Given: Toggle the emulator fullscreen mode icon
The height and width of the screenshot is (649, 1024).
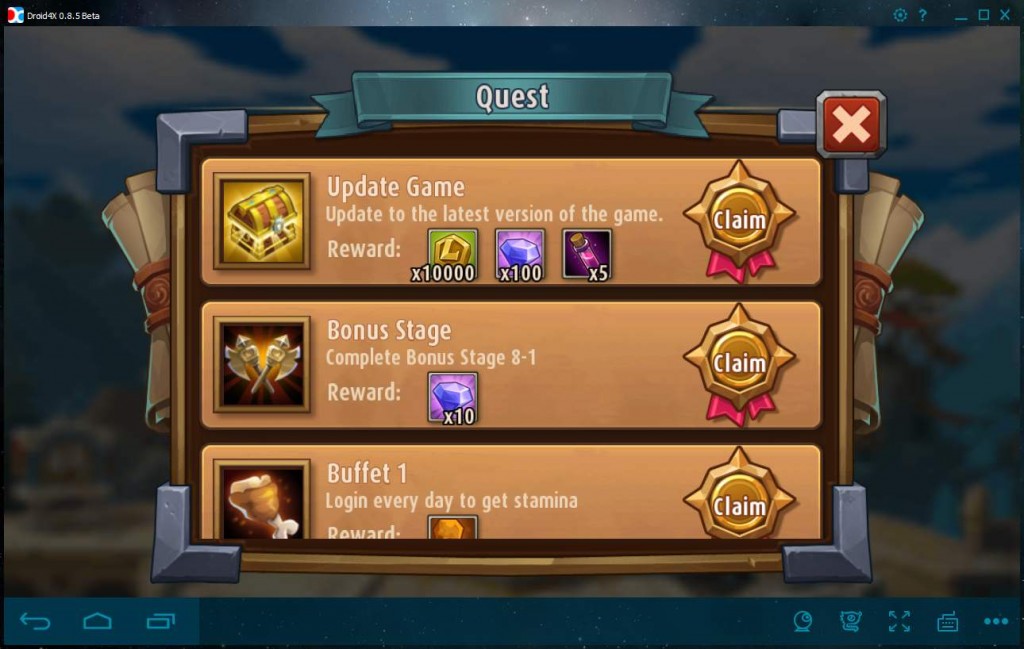Looking at the screenshot, I should 899,622.
